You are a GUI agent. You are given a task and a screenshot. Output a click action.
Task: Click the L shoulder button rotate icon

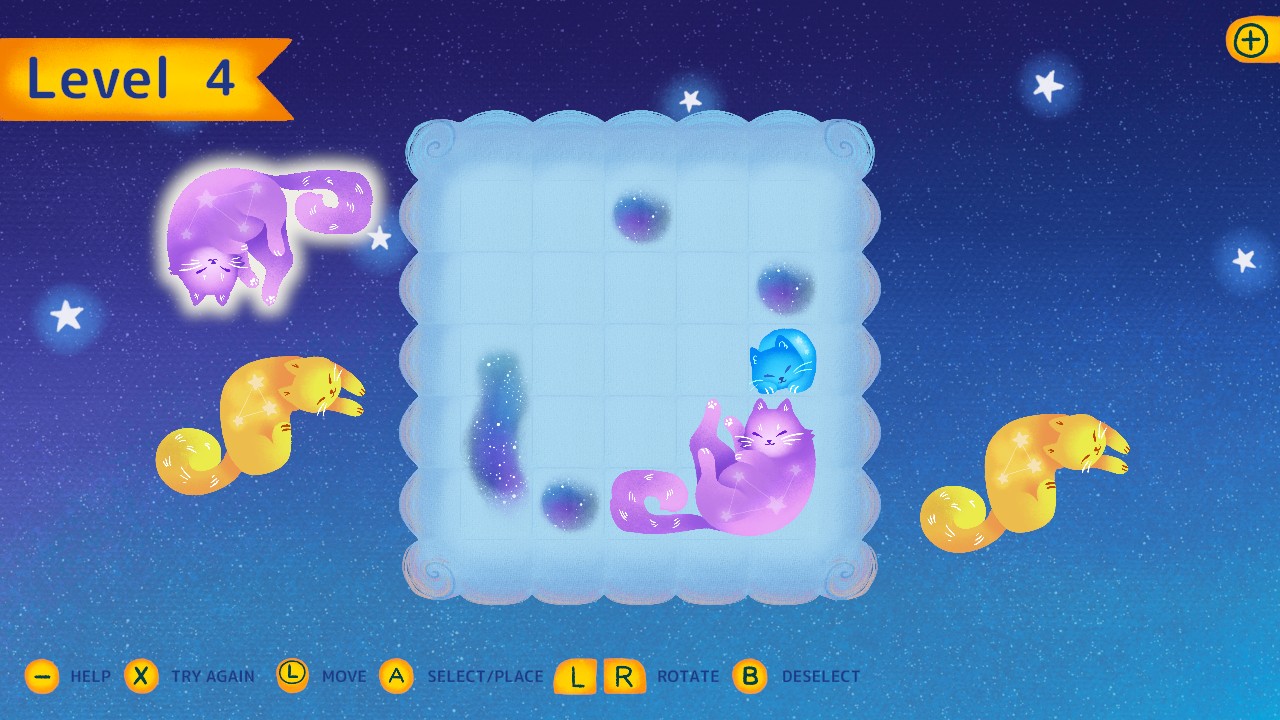point(575,676)
